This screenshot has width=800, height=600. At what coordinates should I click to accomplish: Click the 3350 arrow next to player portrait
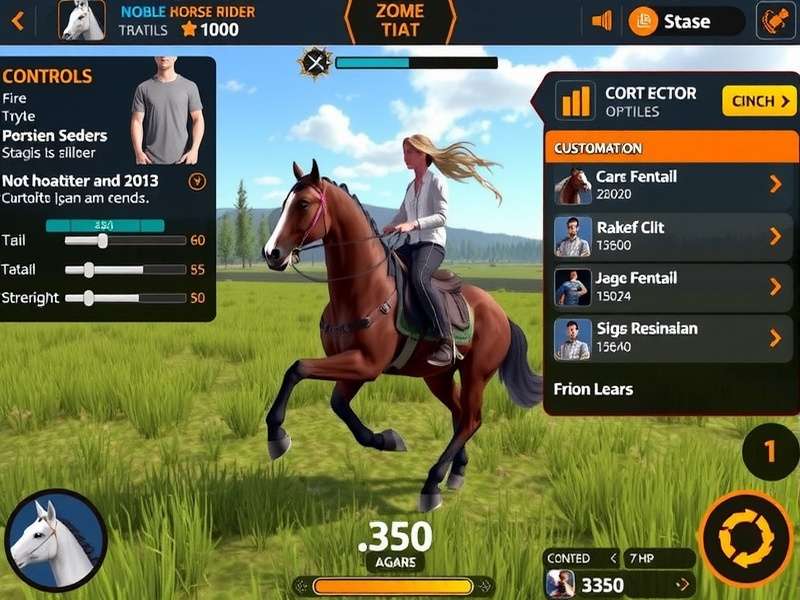click(x=684, y=585)
